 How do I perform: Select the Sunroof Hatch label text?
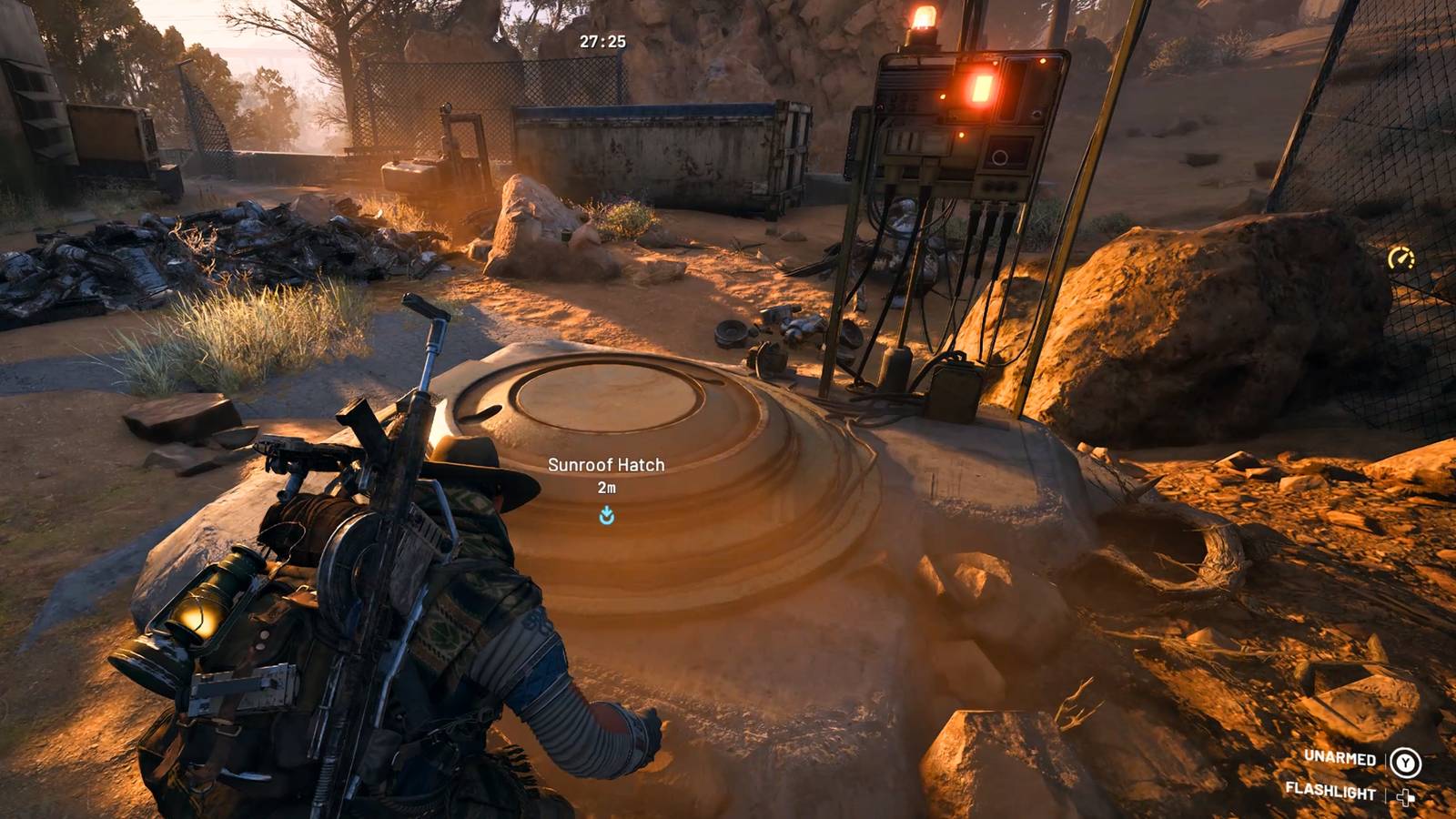click(x=606, y=464)
